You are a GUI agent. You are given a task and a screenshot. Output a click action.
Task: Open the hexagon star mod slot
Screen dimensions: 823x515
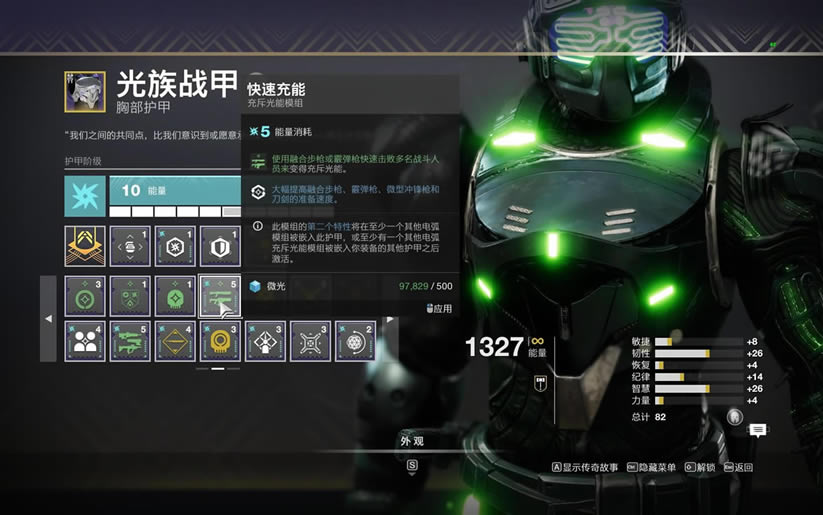175,246
